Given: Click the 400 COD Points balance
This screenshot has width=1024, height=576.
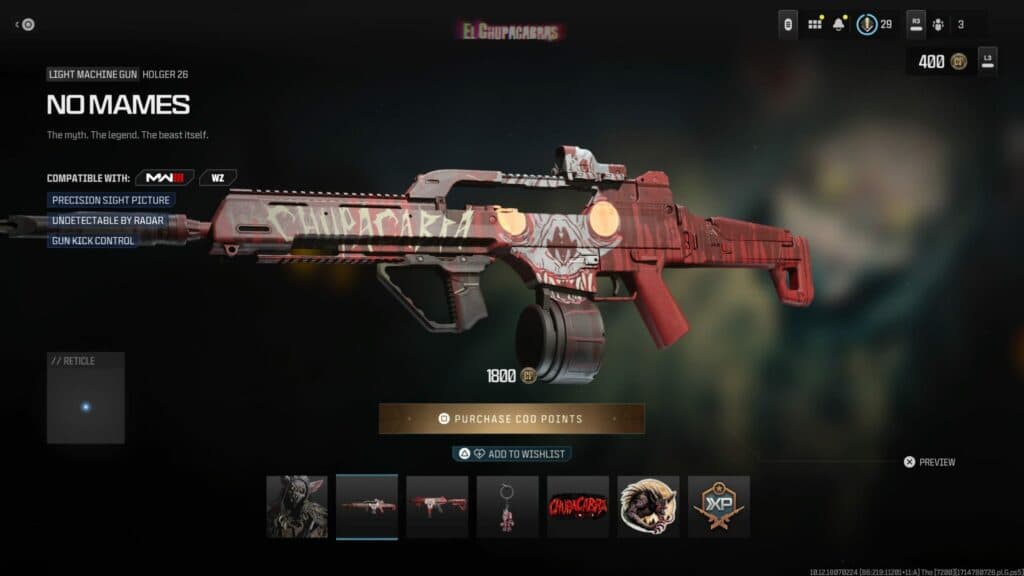Looking at the screenshot, I should pos(941,62).
